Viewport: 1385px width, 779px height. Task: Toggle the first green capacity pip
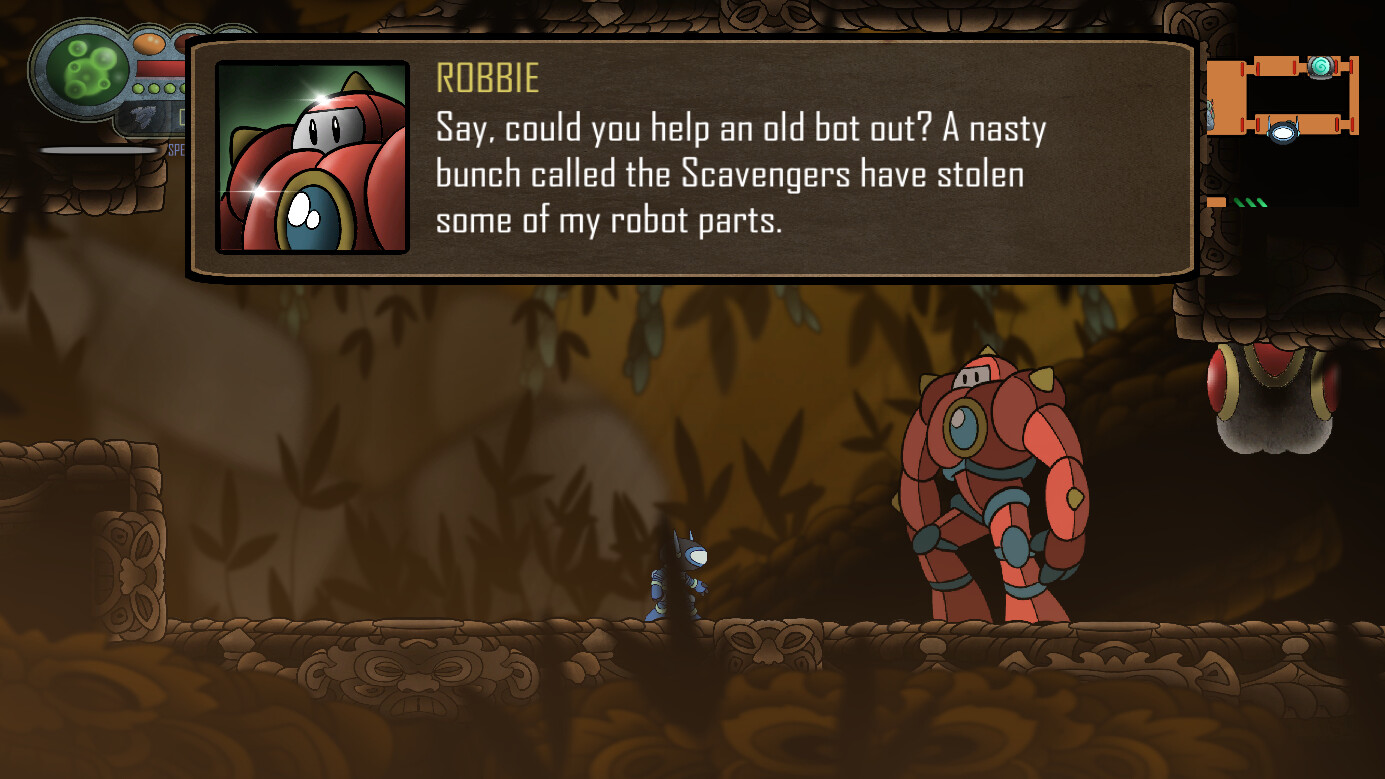coord(139,88)
